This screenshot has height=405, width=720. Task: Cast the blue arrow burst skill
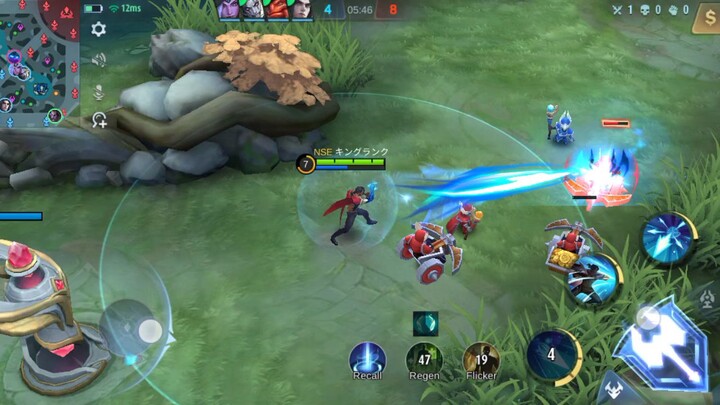click(666, 238)
